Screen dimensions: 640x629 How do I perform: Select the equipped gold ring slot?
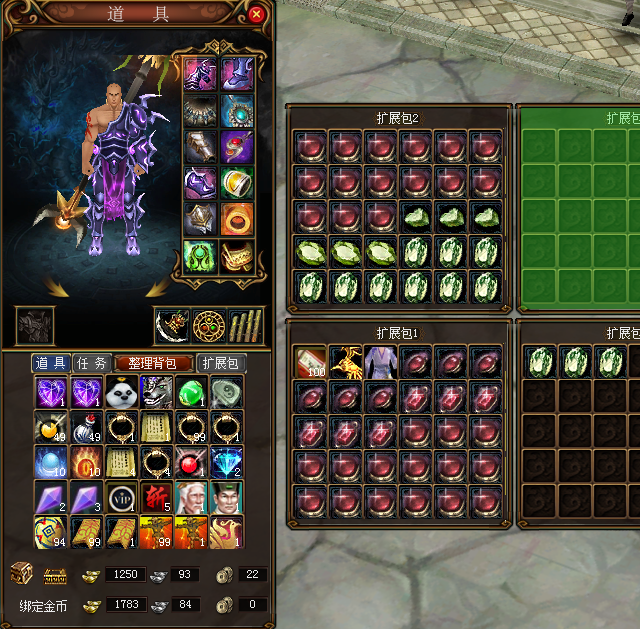tap(237, 220)
